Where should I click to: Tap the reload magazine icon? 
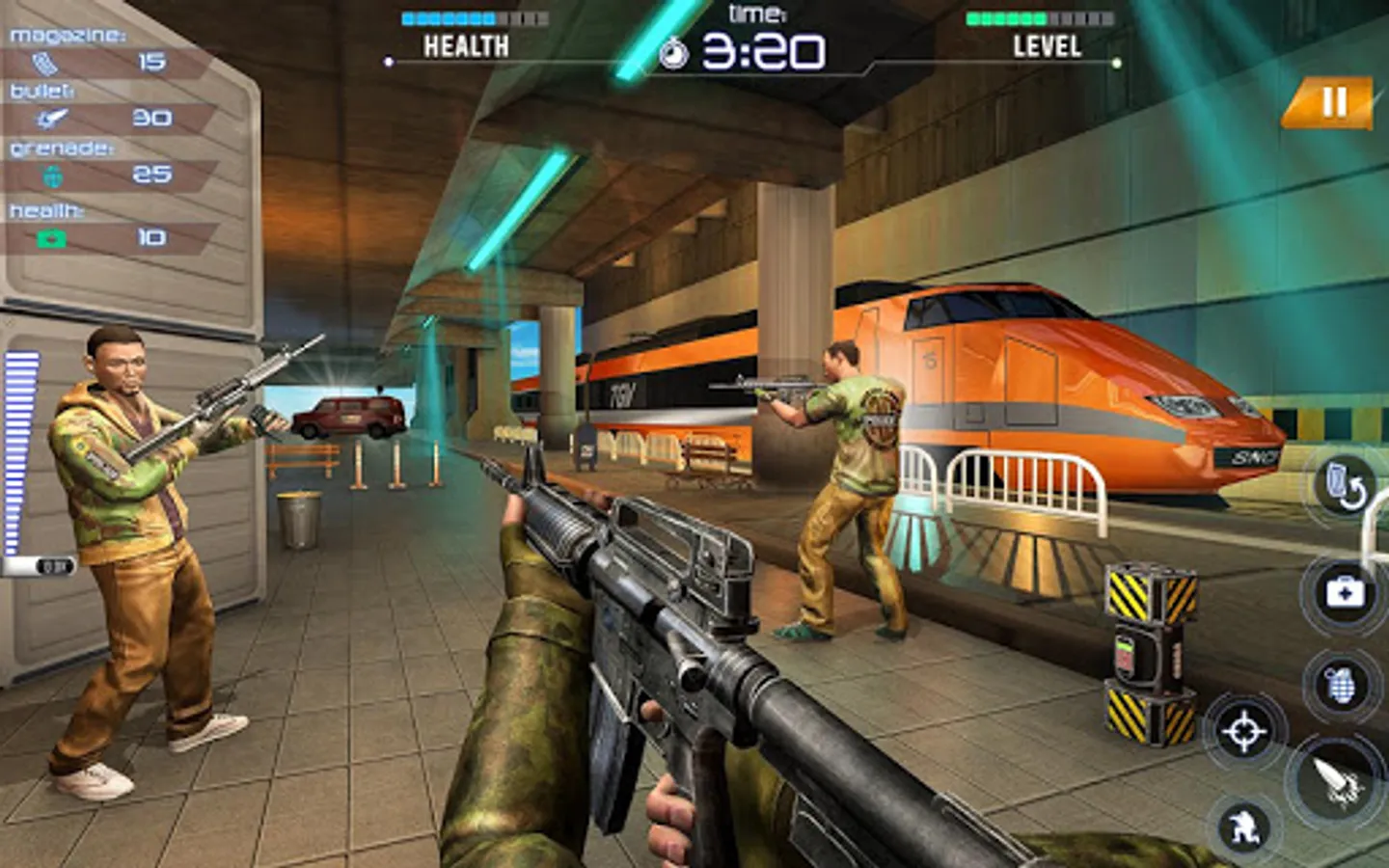point(1344,482)
